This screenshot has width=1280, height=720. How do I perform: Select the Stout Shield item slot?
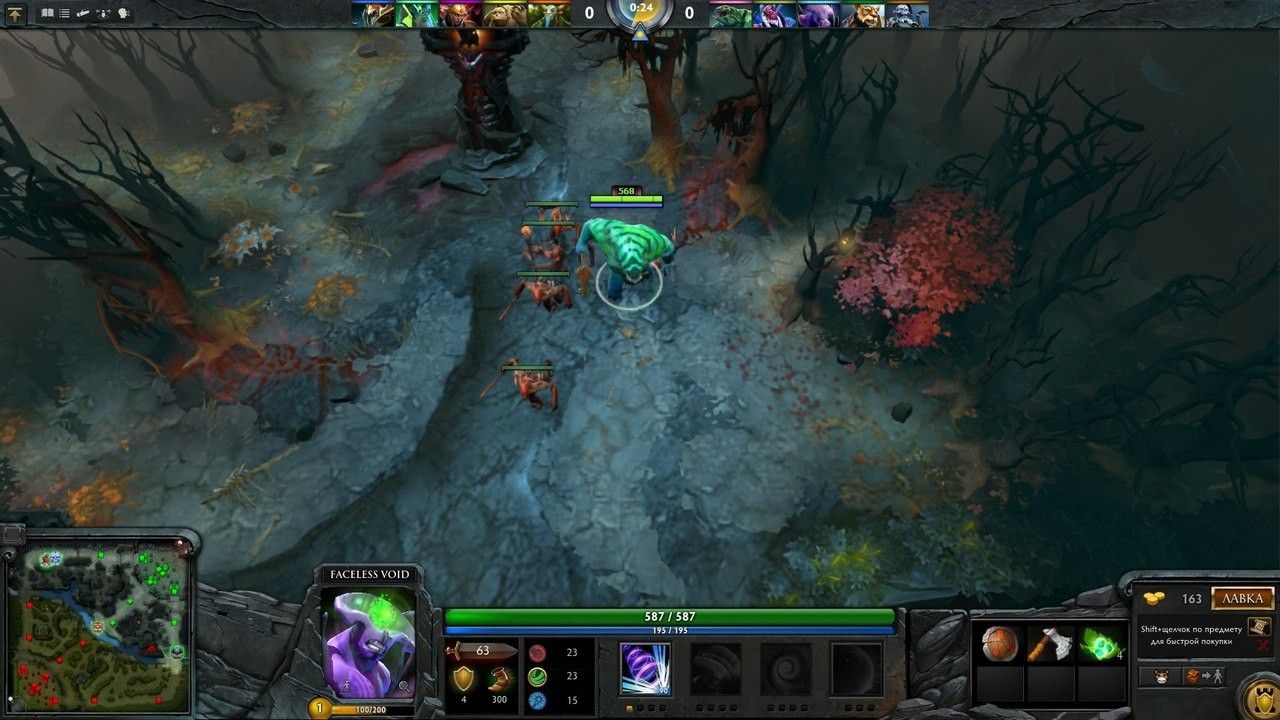click(1000, 645)
